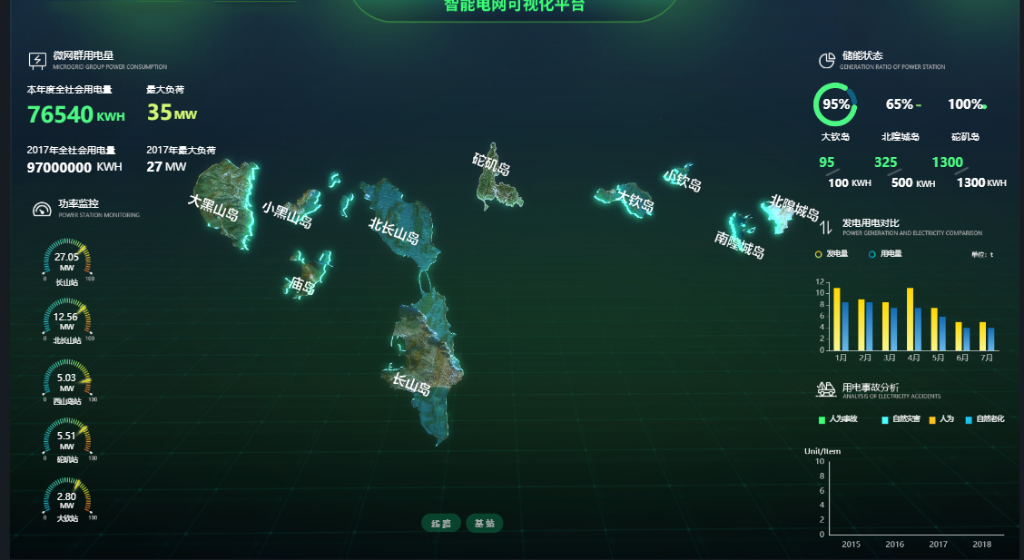Image resolution: width=1024 pixels, height=560 pixels.
Task: Click the 经纬 button below the map
Action: tap(441, 523)
